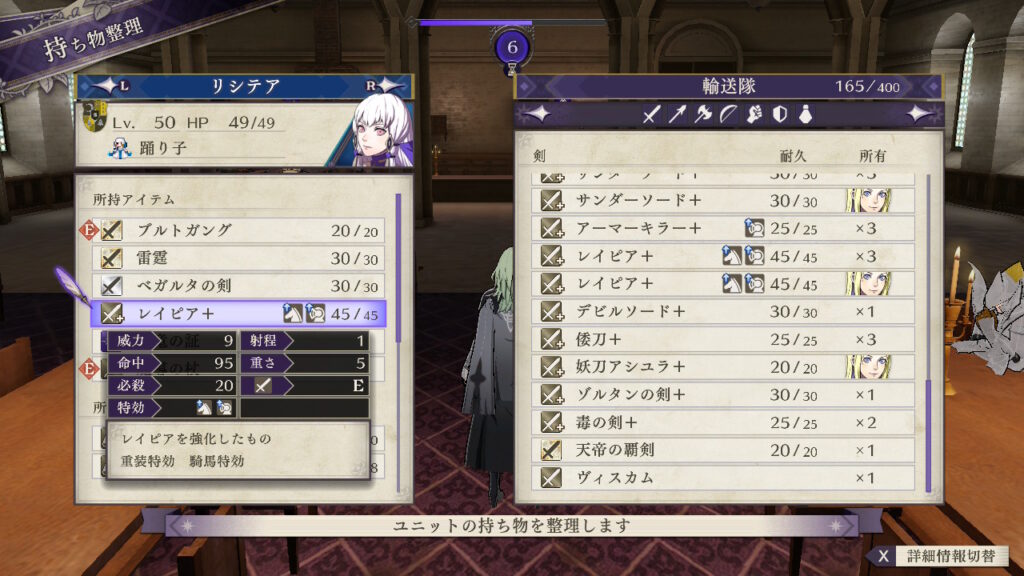Switch to the sword category tab
The image size is (1024, 576).
point(651,115)
